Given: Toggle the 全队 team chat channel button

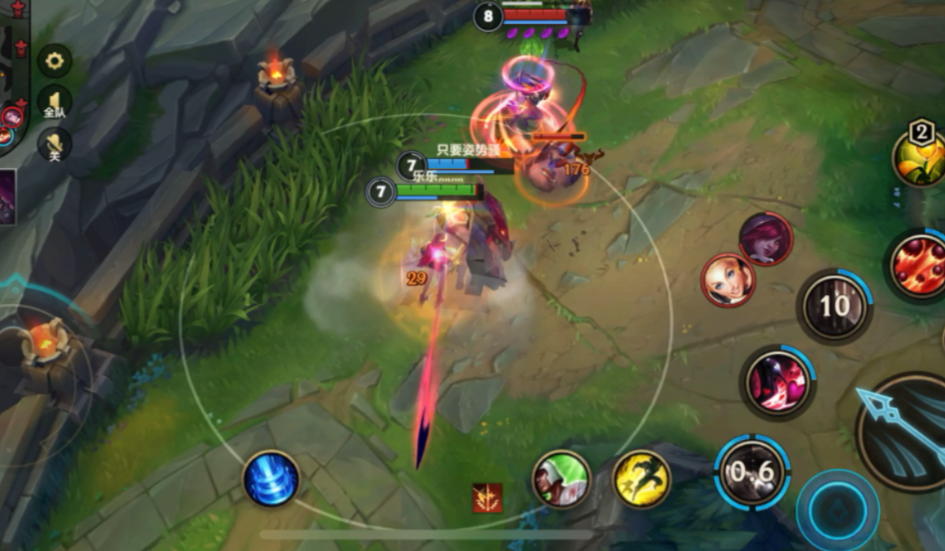Looking at the screenshot, I should 54,103.
